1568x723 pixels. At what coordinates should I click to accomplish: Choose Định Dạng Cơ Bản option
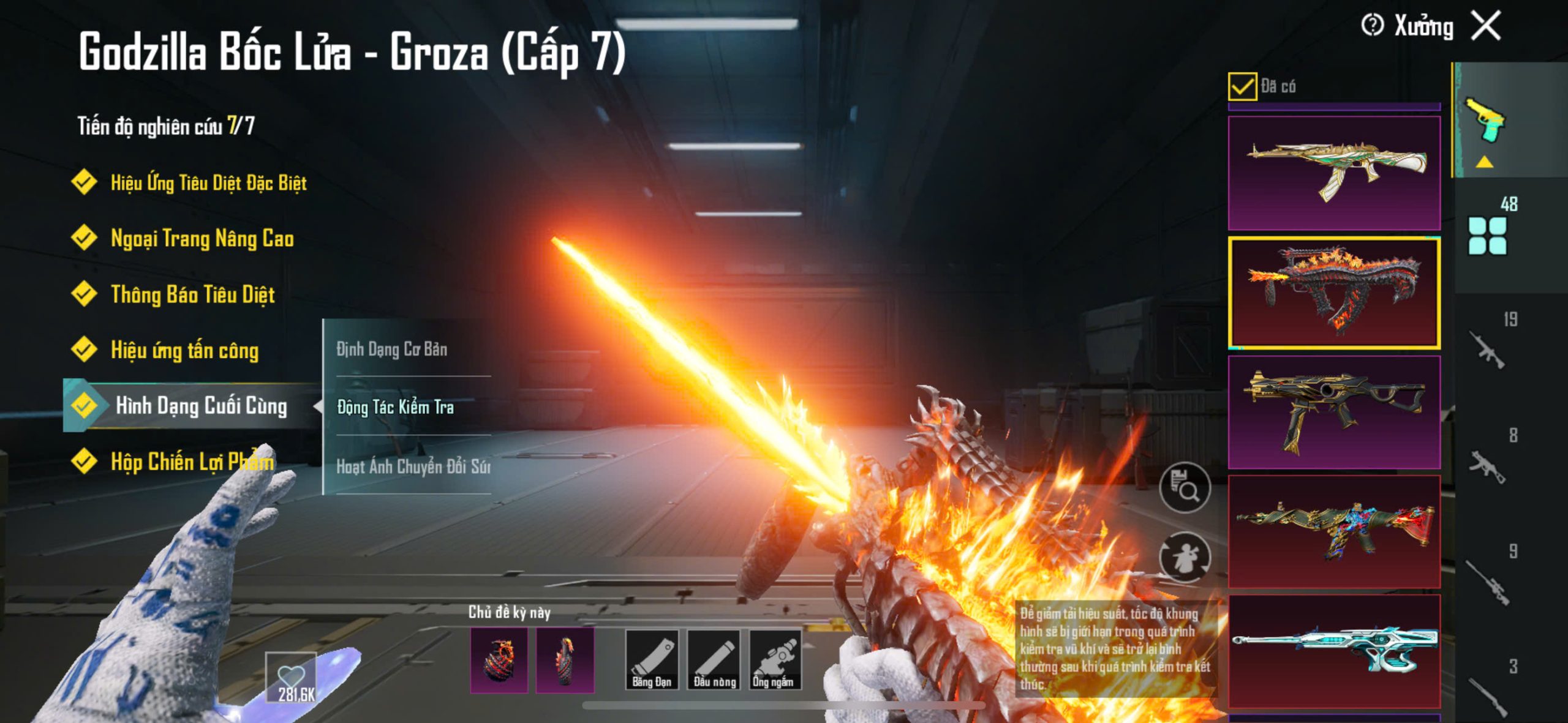[x=392, y=349]
